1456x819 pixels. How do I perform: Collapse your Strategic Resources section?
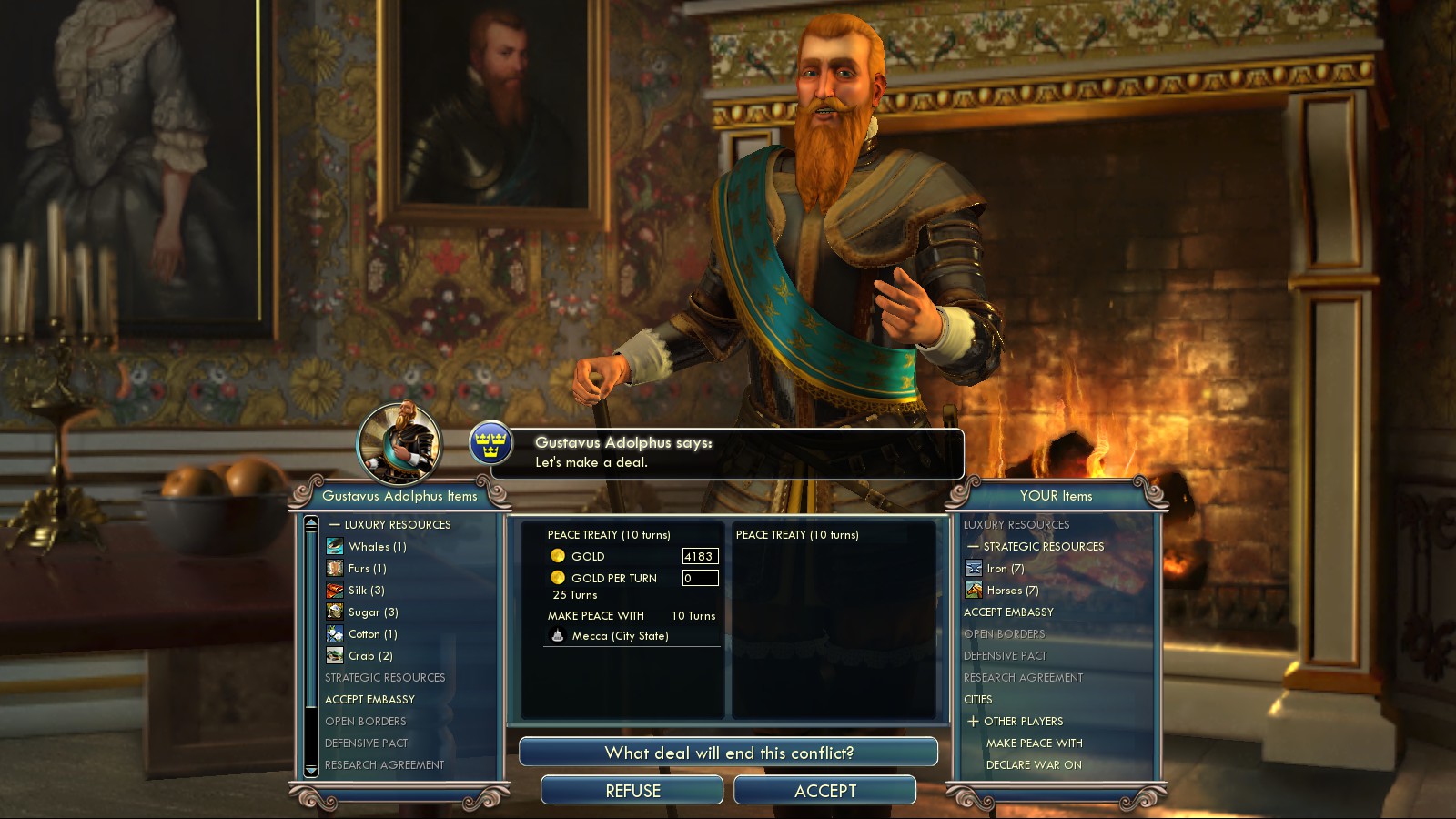click(974, 547)
